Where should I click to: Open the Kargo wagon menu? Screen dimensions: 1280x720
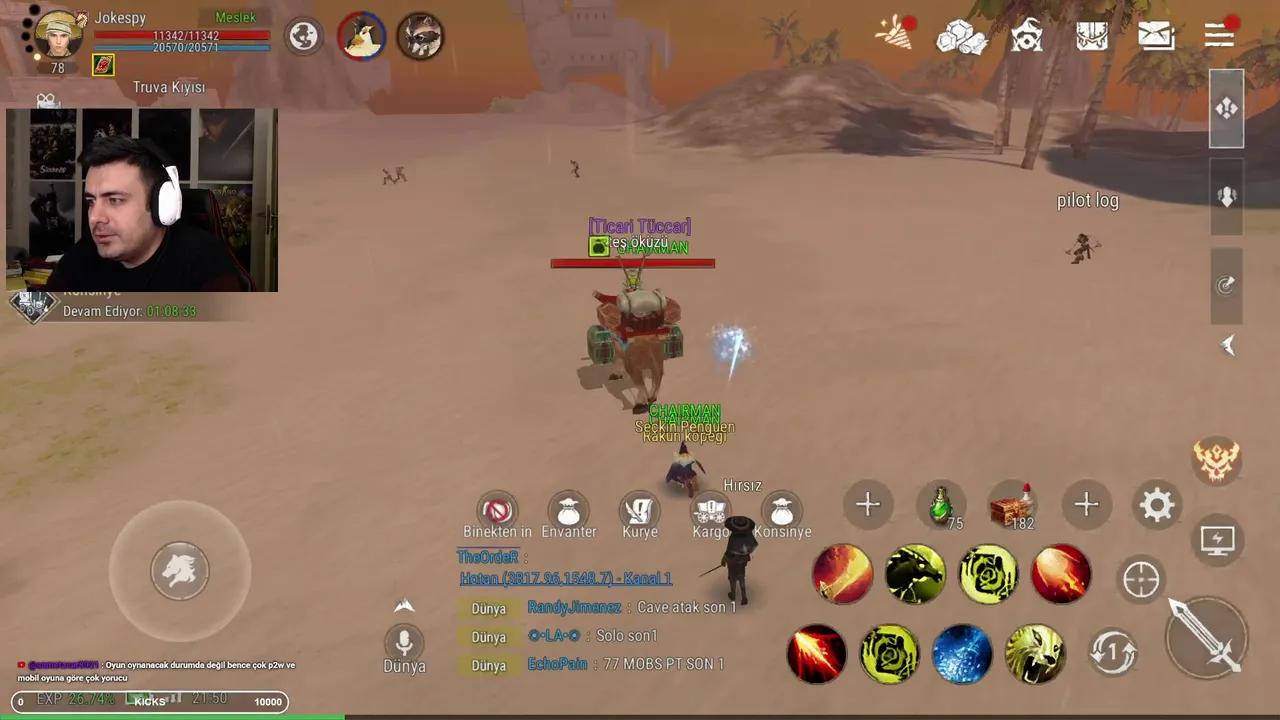click(711, 511)
